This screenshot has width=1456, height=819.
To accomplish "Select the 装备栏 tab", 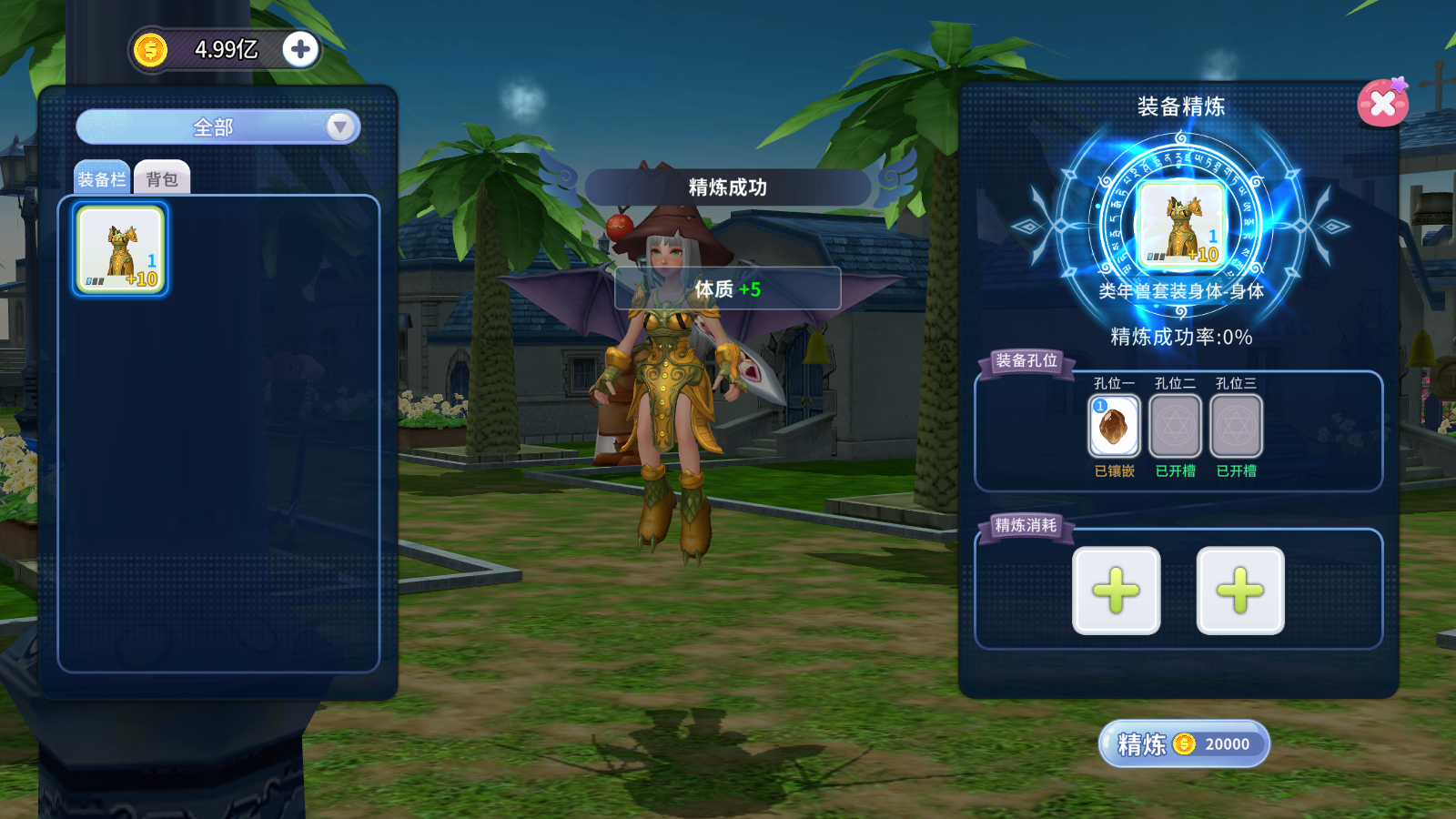I will click(102, 179).
